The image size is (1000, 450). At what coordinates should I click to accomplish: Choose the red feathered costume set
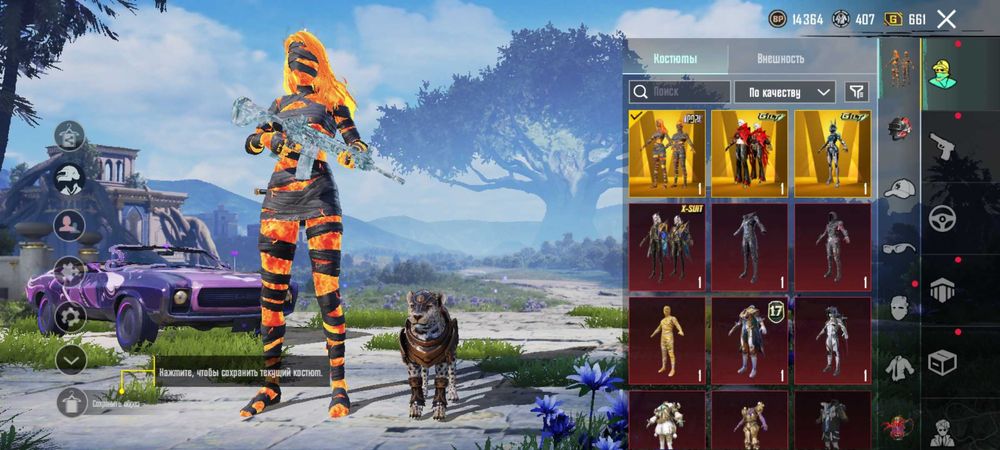(750, 153)
